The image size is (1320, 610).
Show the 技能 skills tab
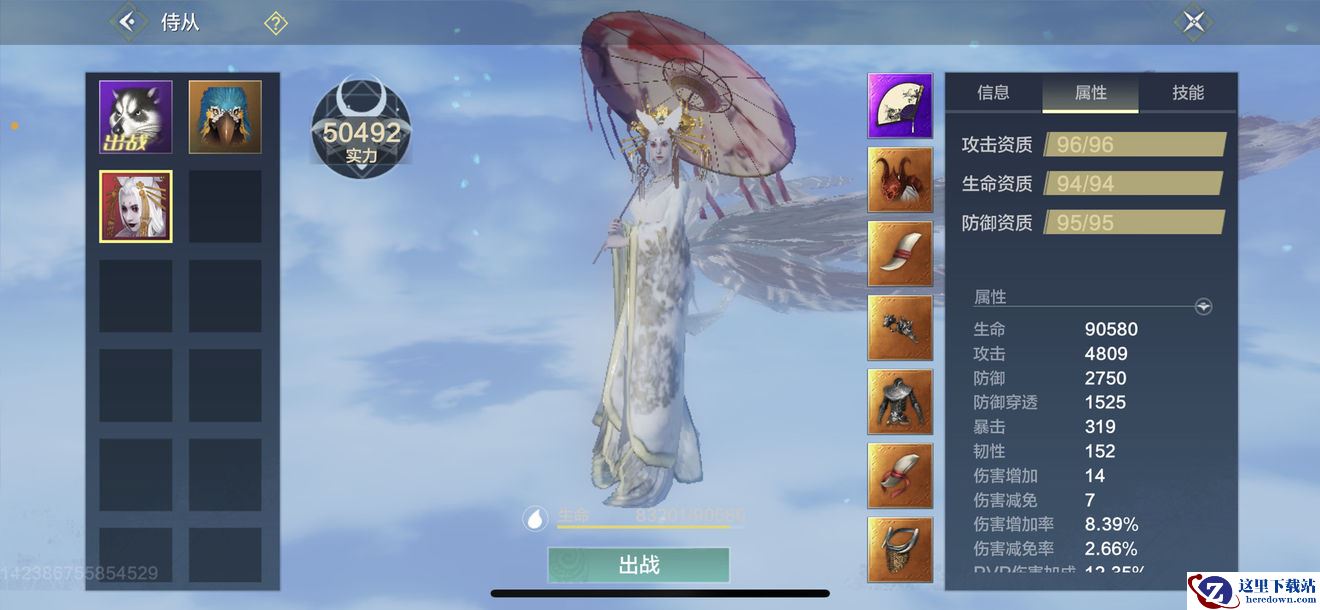tap(1188, 93)
